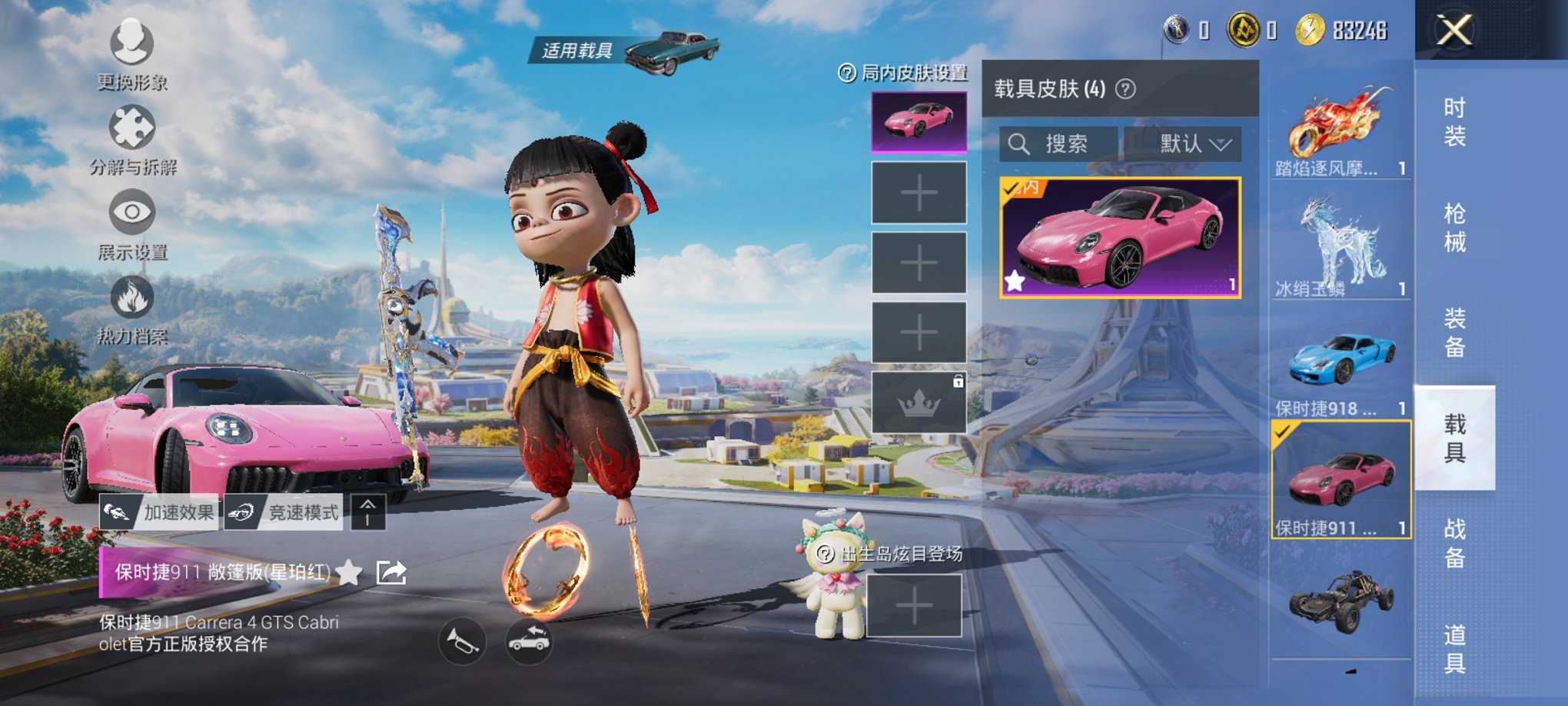Open the 默认 sort dropdown

(x=1184, y=144)
